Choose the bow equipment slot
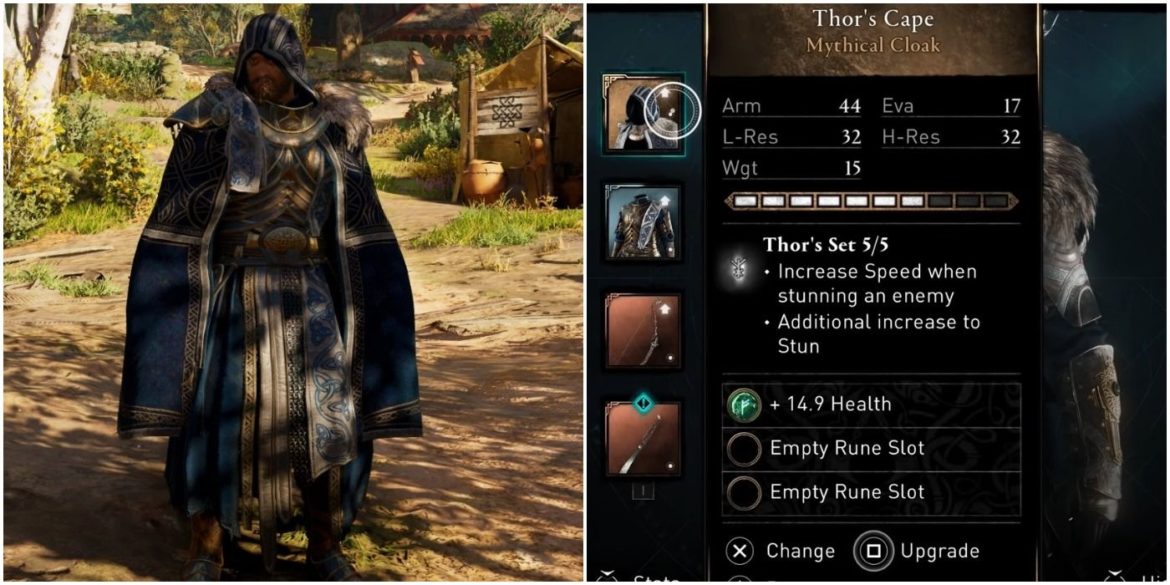 coord(642,331)
